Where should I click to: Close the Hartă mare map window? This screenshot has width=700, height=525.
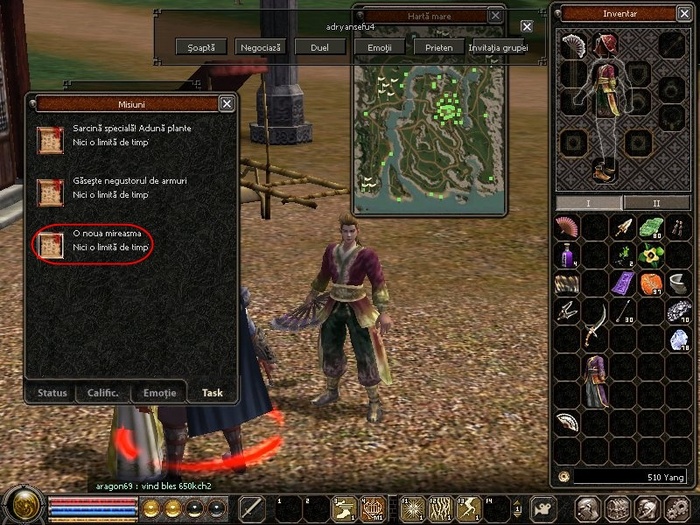pyautogui.click(x=496, y=16)
